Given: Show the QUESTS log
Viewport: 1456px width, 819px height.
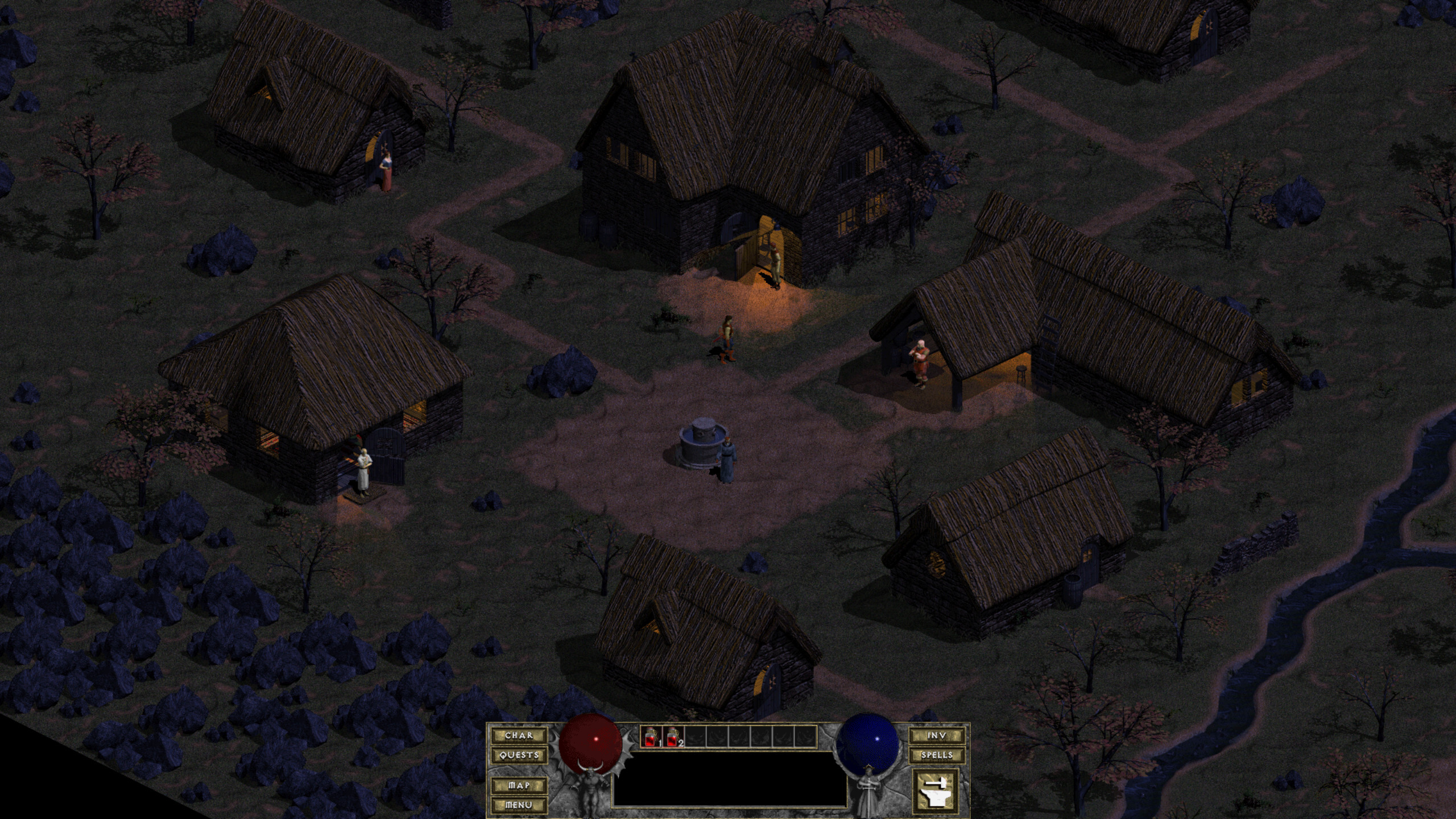Looking at the screenshot, I should click(519, 755).
